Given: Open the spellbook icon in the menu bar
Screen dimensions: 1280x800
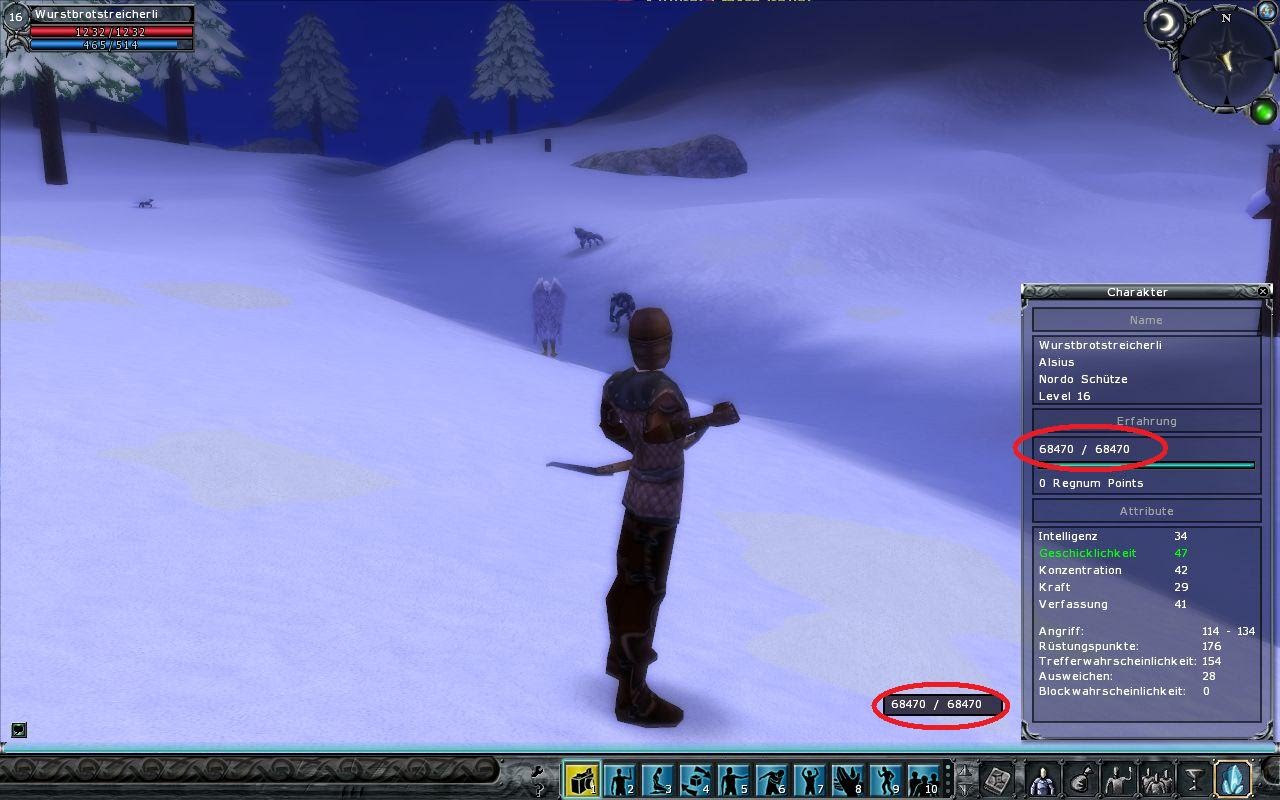Looking at the screenshot, I should tap(998, 779).
